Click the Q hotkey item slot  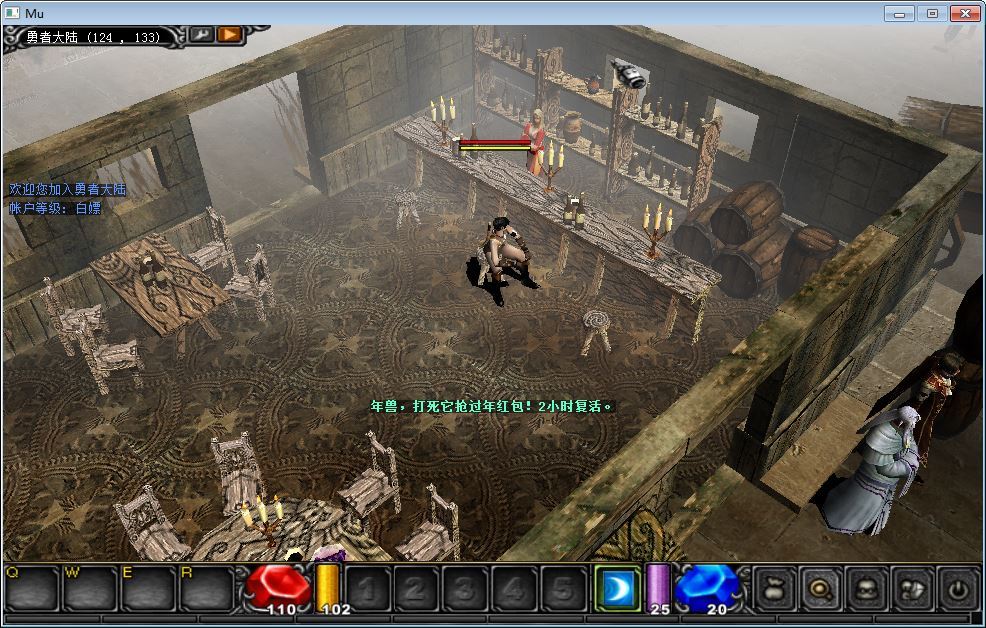[32, 589]
